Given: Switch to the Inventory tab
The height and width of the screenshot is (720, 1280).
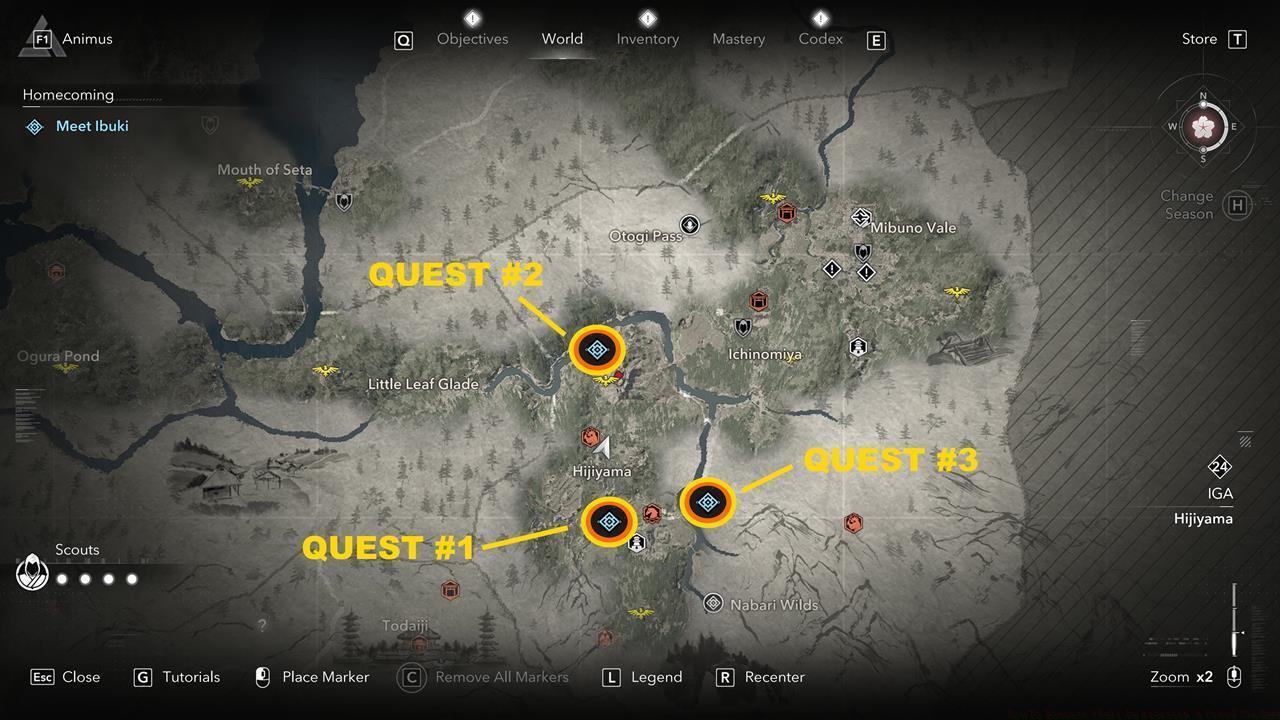Looking at the screenshot, I should pyautogui.click(x=647, y=39).
